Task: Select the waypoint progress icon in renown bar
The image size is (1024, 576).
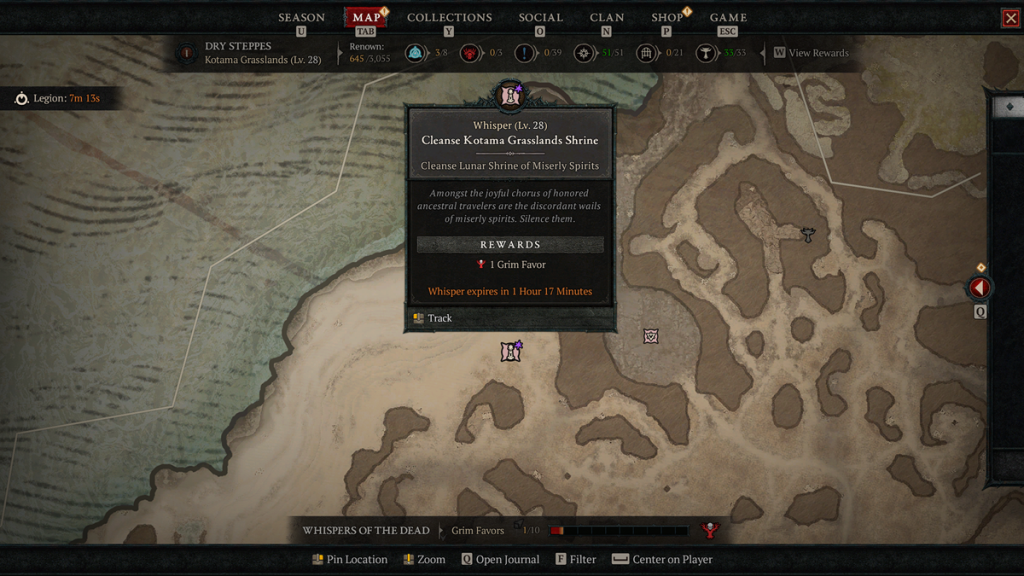Action: 415,53
